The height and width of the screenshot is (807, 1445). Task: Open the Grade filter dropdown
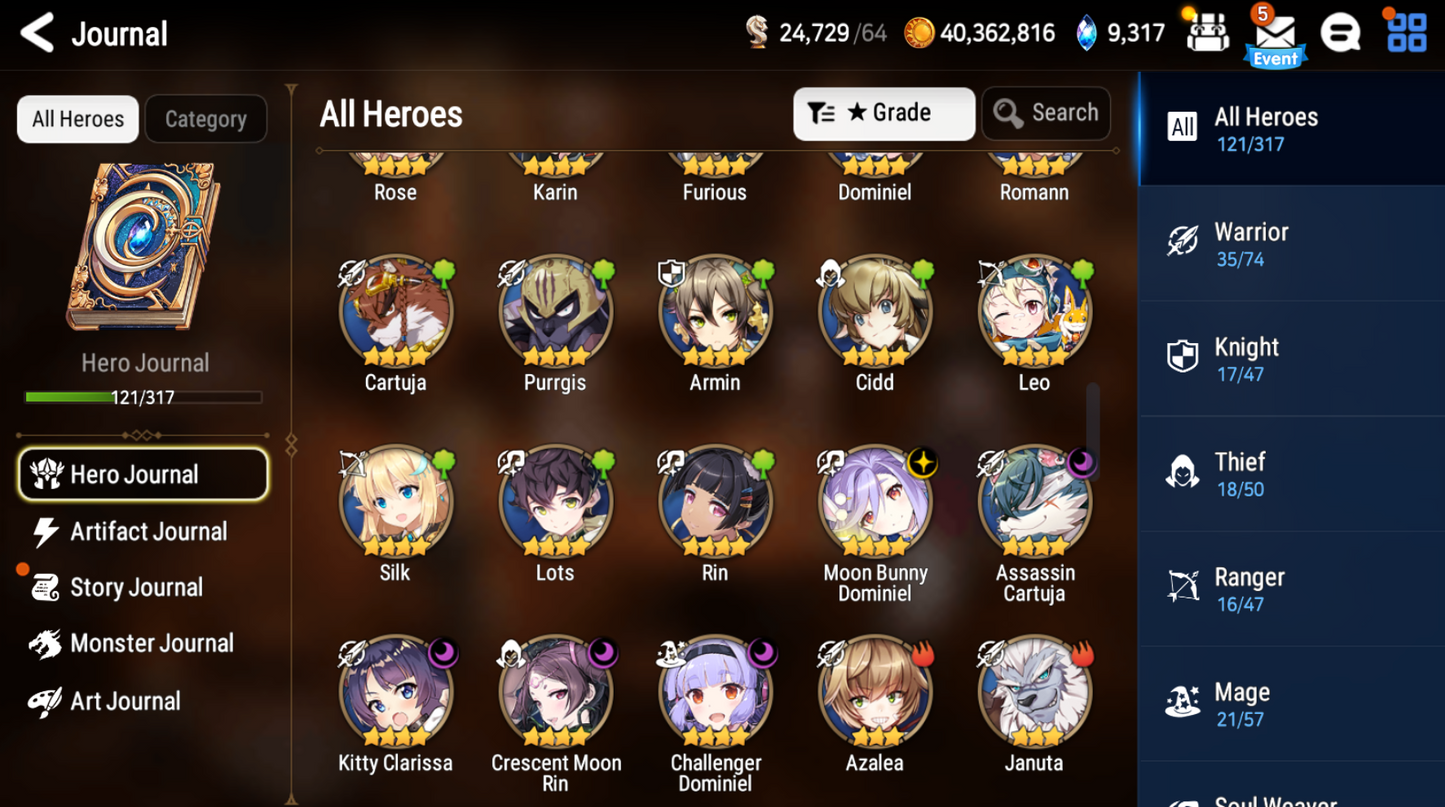(884, 113)
